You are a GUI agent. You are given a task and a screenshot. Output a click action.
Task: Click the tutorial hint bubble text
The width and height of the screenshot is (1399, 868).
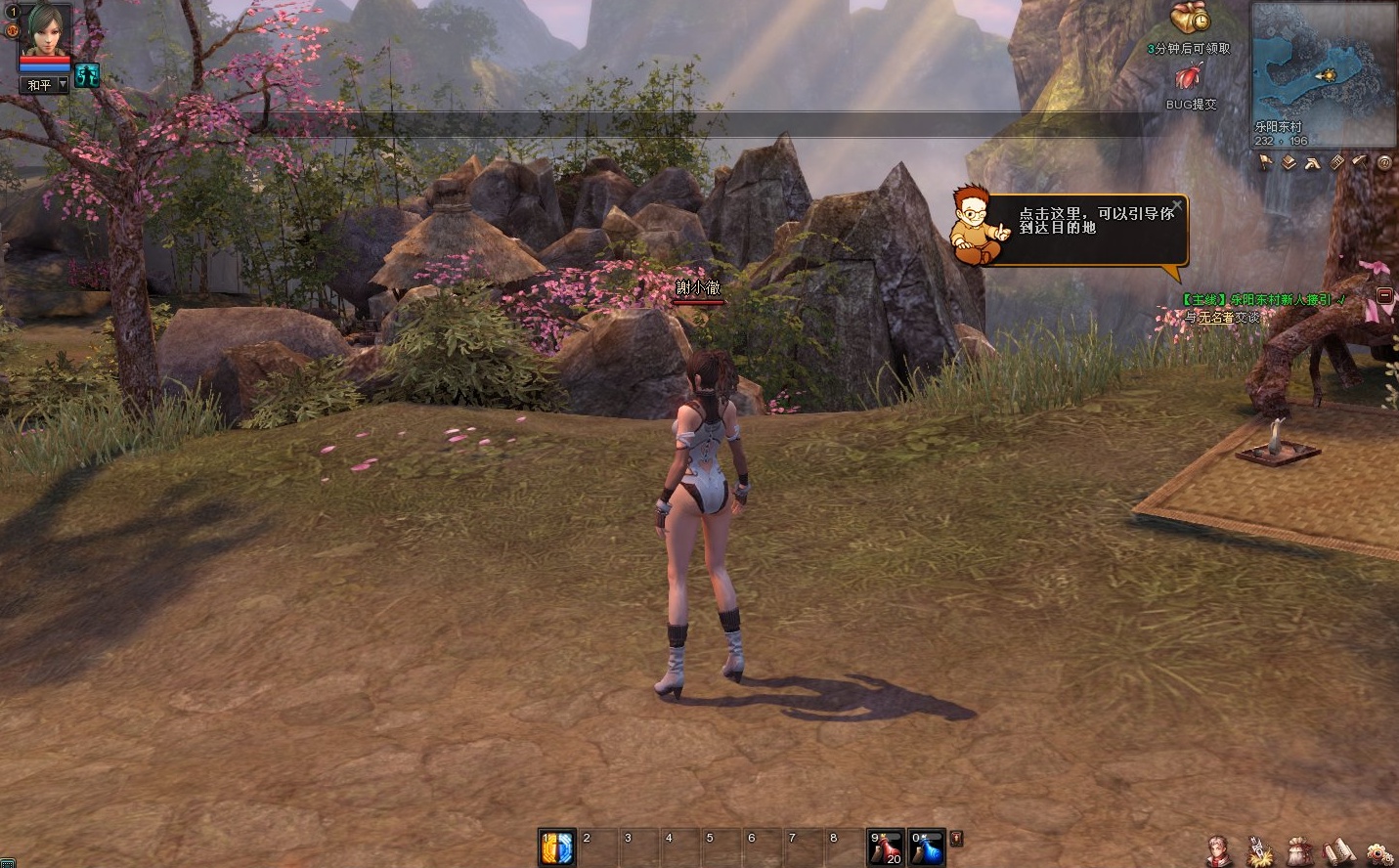(1095, 220)
